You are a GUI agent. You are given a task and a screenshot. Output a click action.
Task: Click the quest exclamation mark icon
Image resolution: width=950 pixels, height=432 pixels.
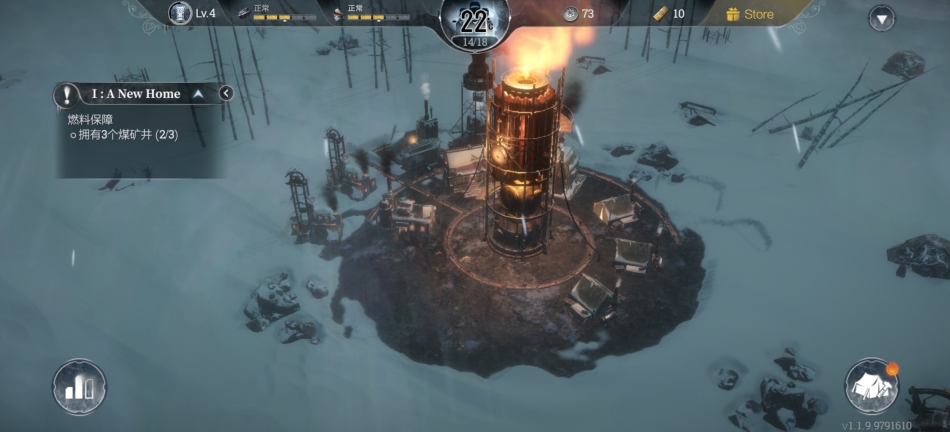(67, 95)
